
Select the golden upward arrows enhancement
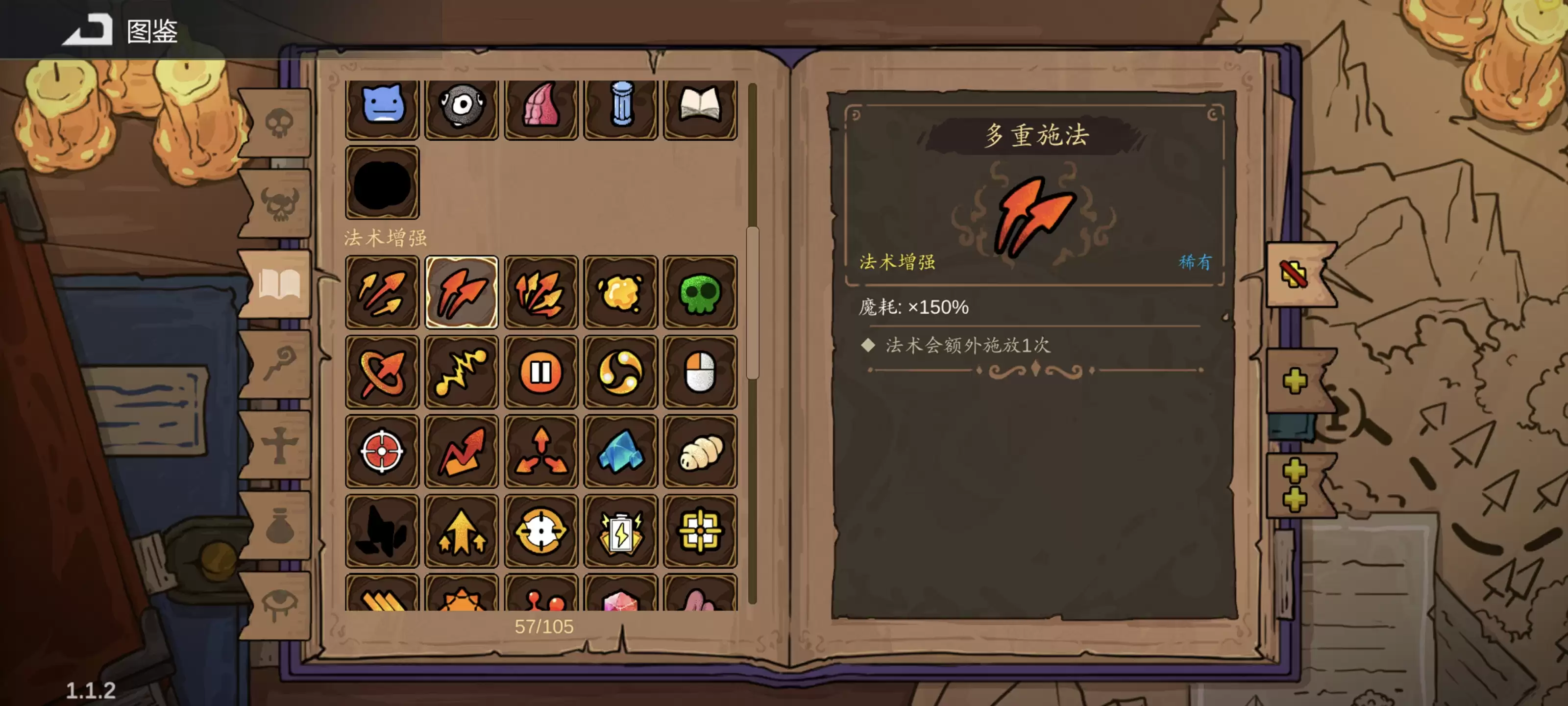461,530
